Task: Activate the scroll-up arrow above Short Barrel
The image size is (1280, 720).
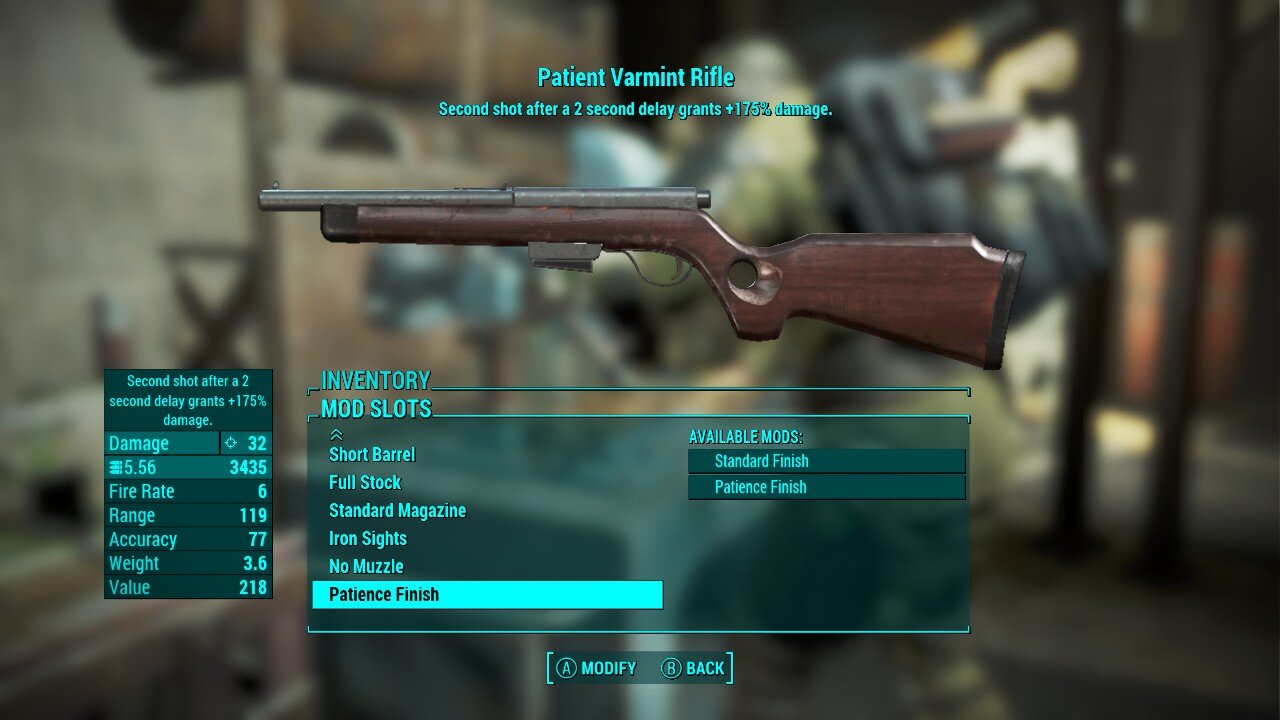Action: tap(336, 435)
